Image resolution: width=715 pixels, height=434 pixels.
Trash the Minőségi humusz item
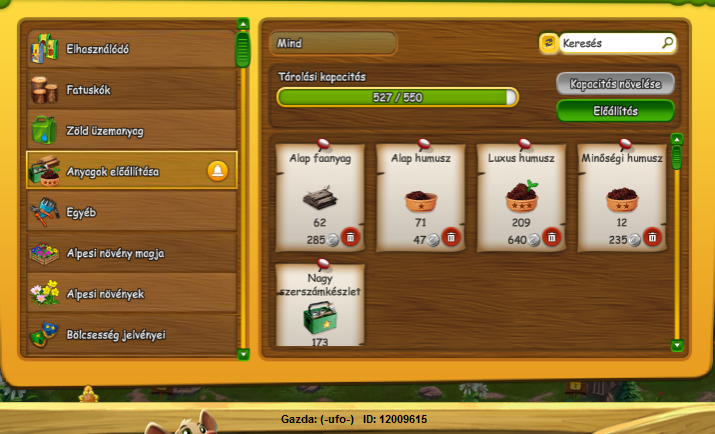point(652,238)
